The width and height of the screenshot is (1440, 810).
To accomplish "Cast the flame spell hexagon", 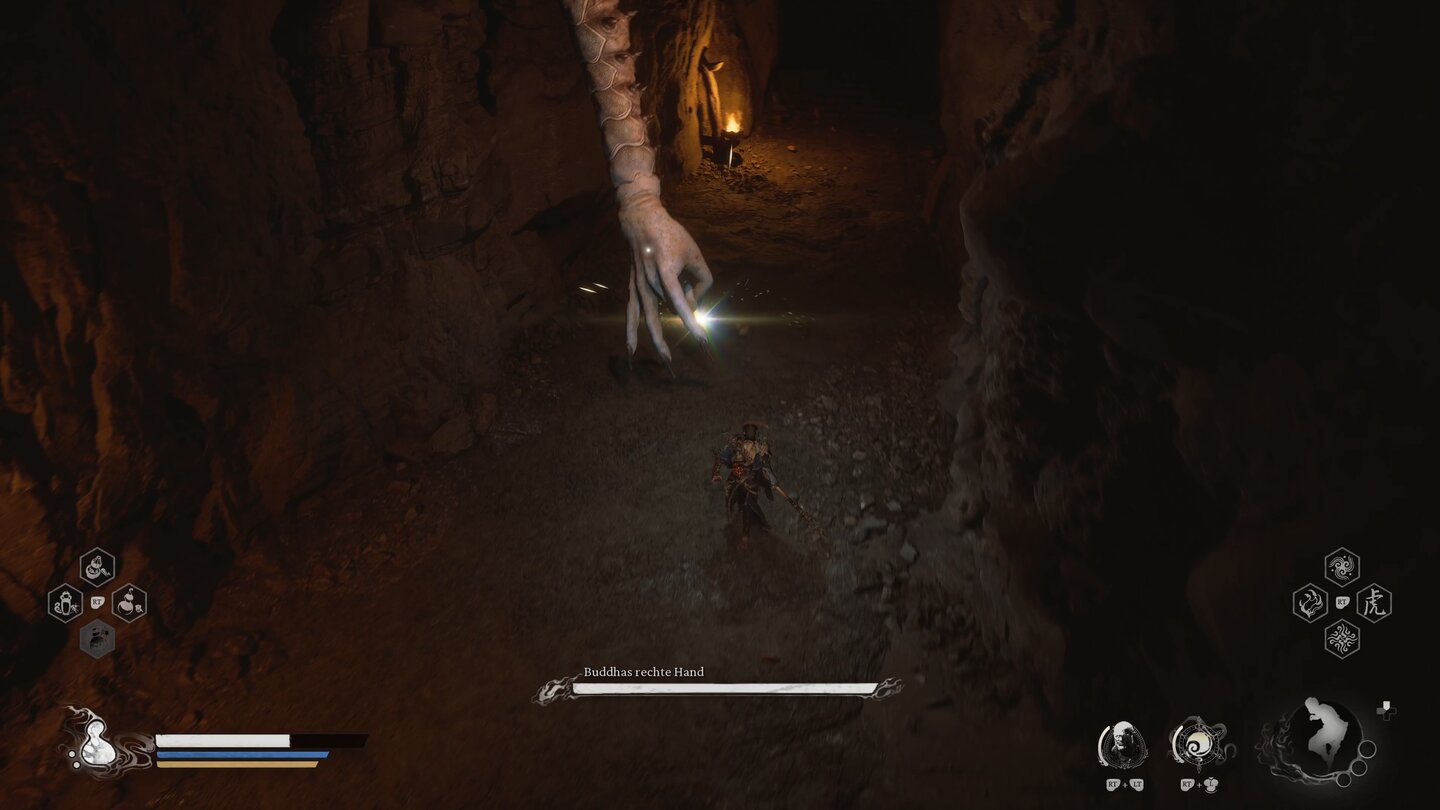I will (x=1310, y=603).
